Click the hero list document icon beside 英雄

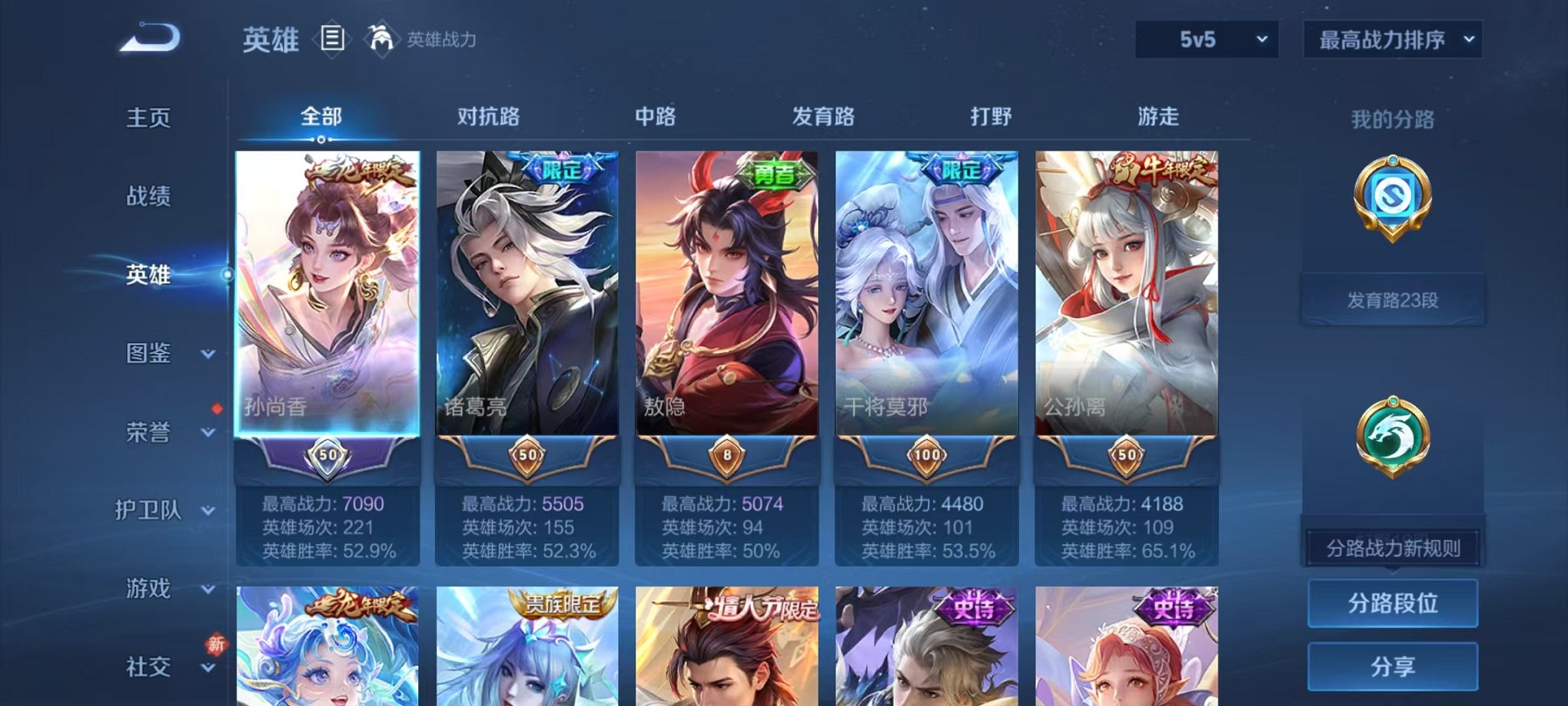click(x=332, y=36)
